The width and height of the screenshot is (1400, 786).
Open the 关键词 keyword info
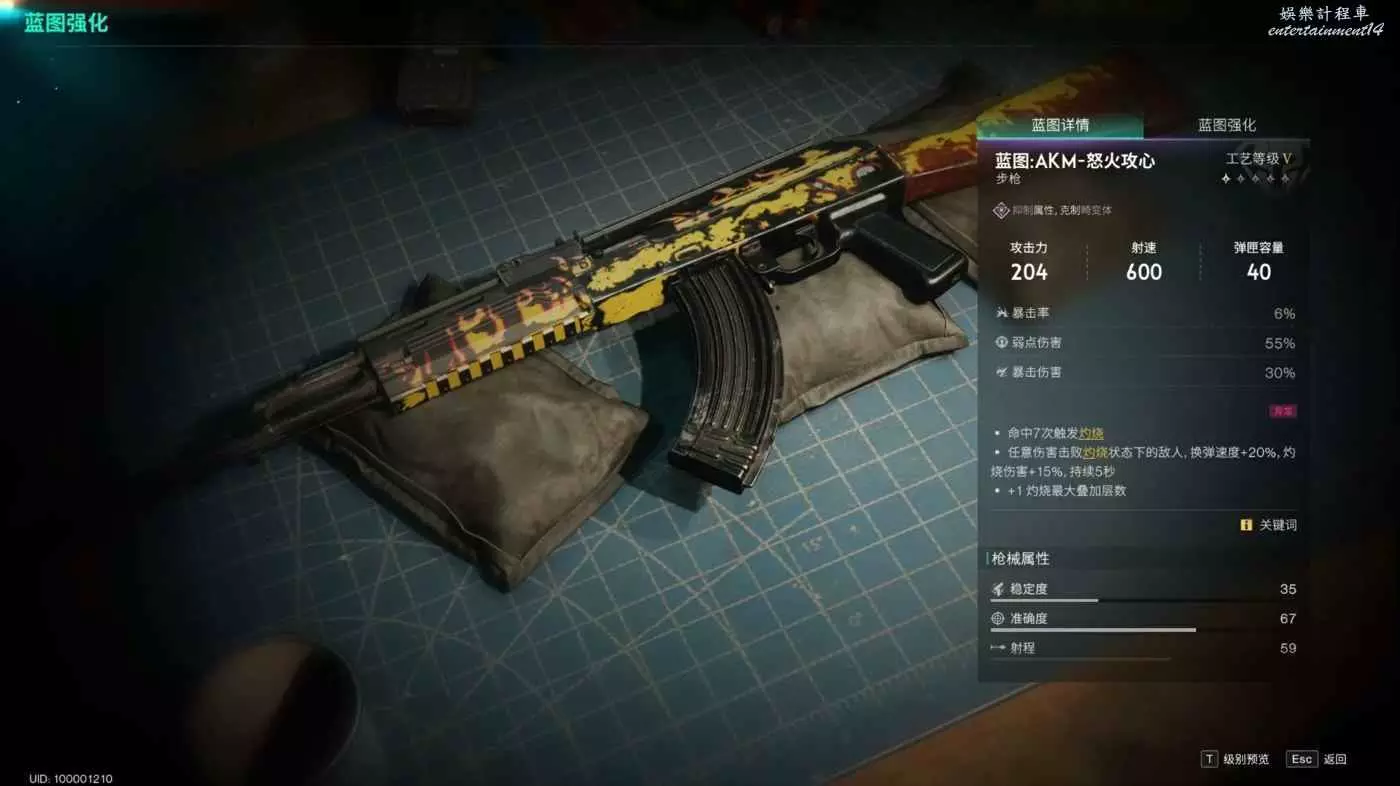pyautogui.click(x=1268, y=525)
